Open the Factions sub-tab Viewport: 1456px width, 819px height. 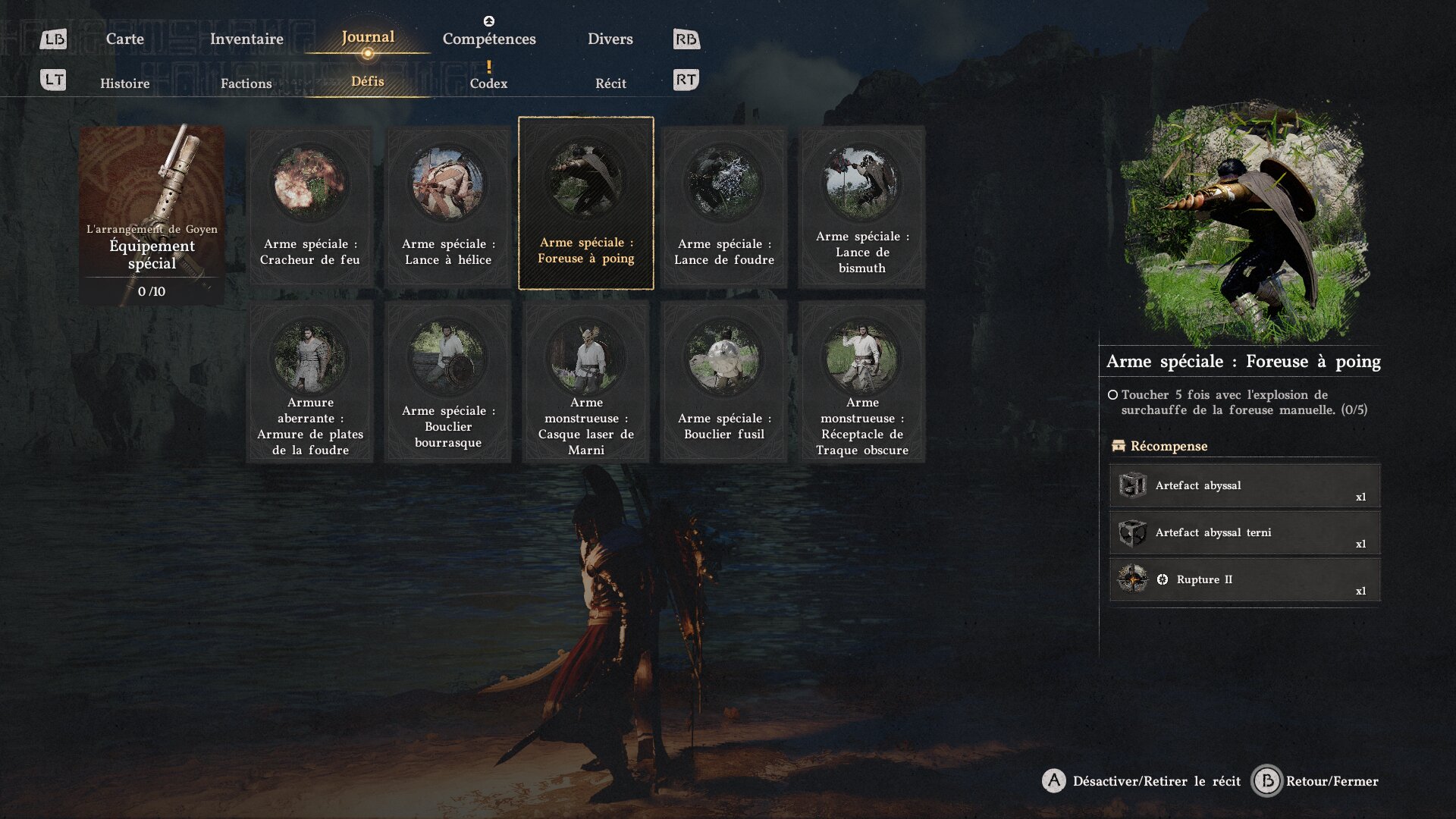pos(246,83)
